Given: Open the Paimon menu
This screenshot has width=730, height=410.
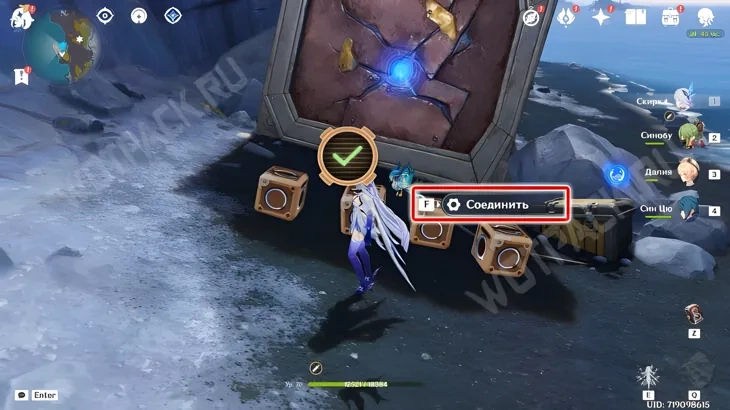Looking at the screenshot, I should tap(21, 17).
